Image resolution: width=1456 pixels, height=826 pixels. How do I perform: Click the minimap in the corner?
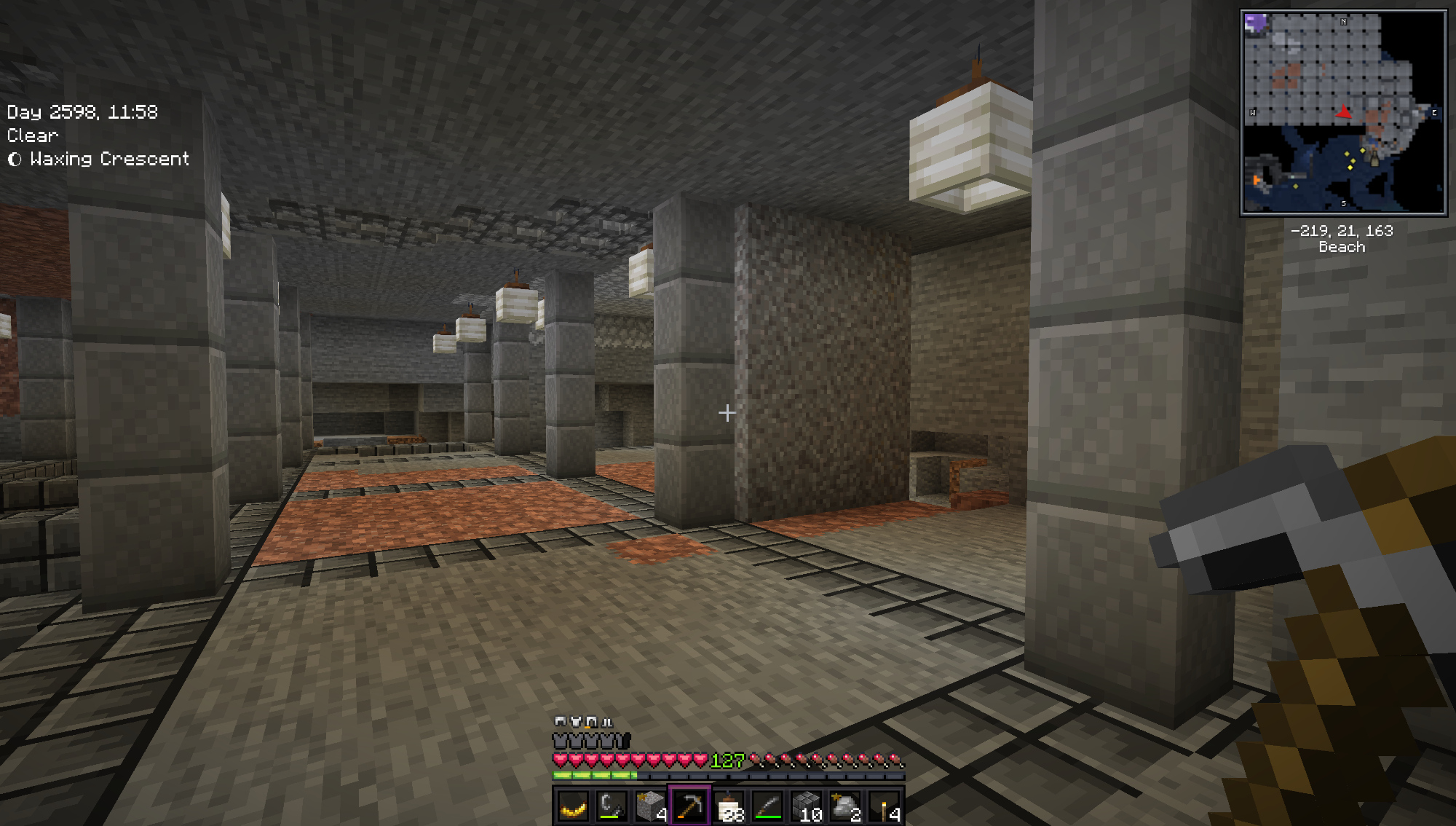[x=1343, y=112]
